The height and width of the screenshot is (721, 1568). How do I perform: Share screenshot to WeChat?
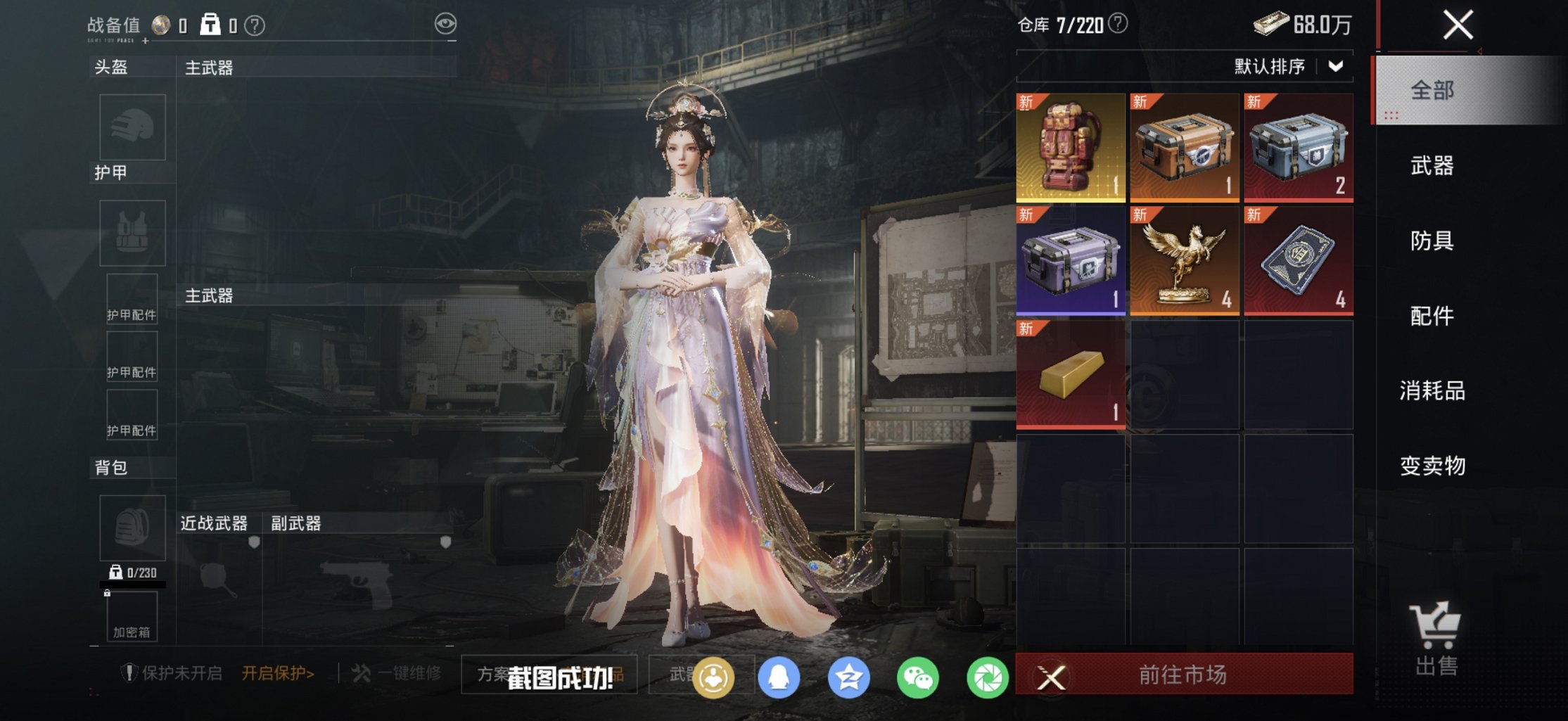(918, 678)
